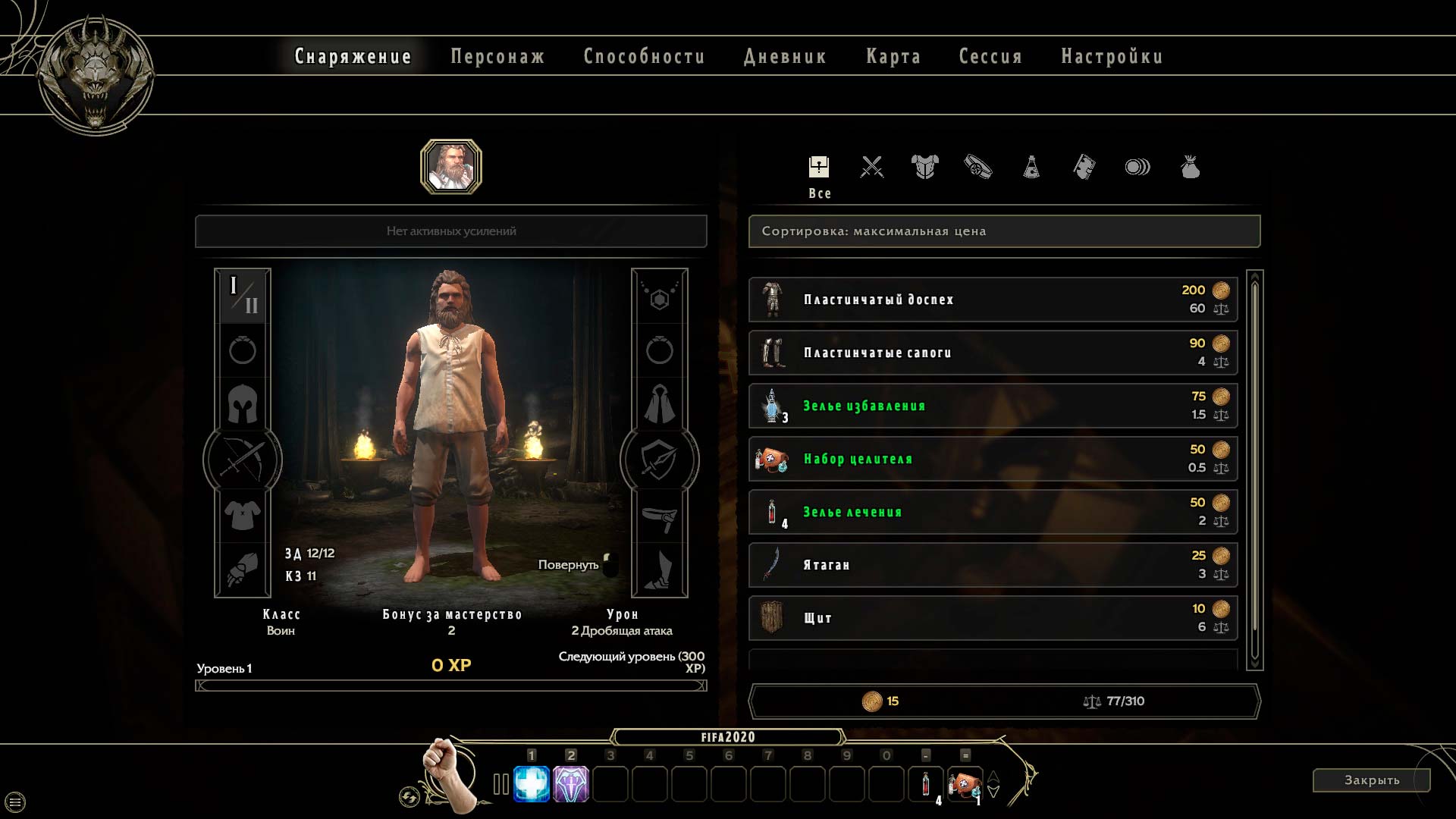Switch to the Персонаж tab

pyautogui.click(x=497, y=57)
